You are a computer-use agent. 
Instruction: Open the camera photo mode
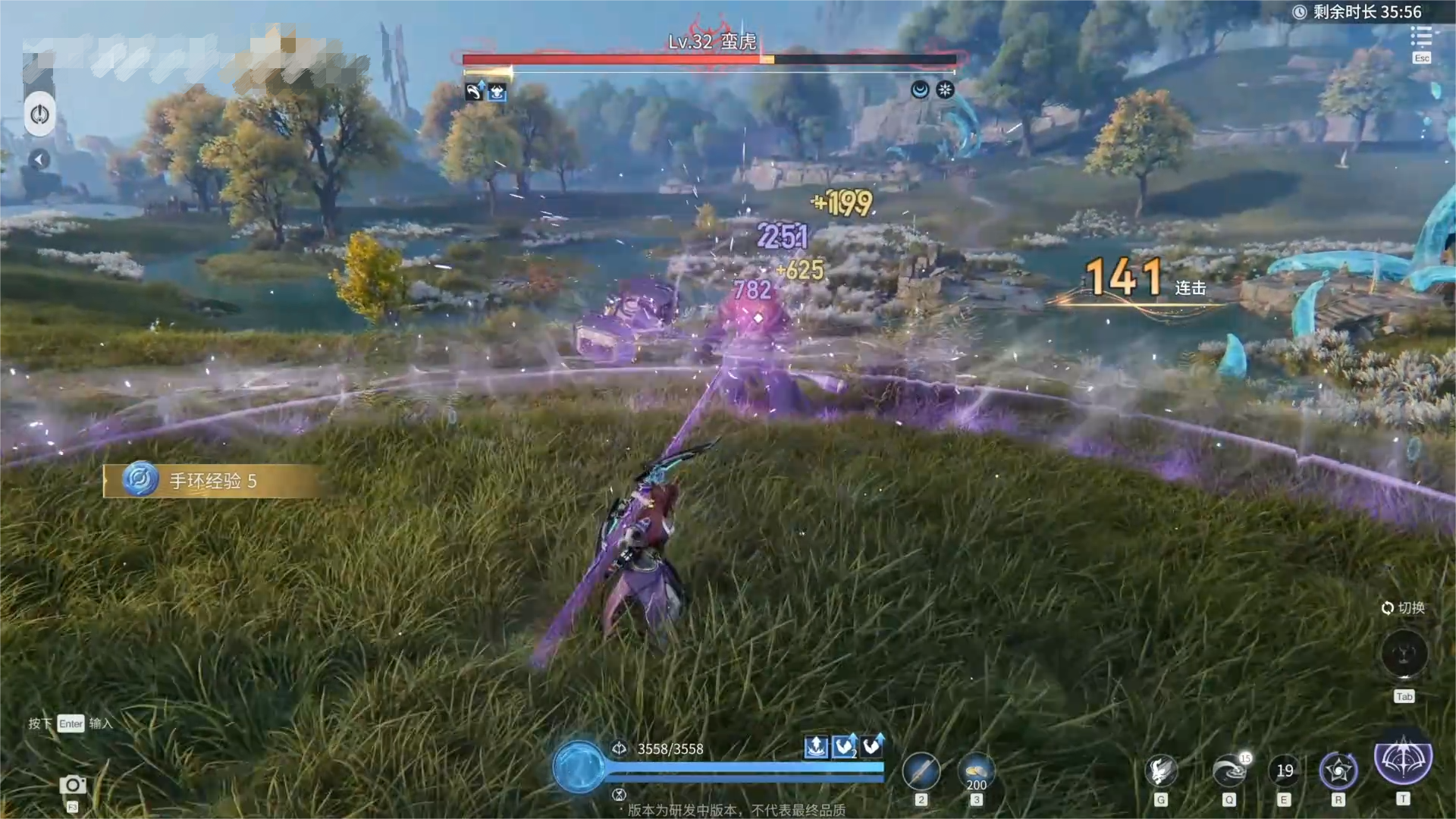(x=73, y=785)
